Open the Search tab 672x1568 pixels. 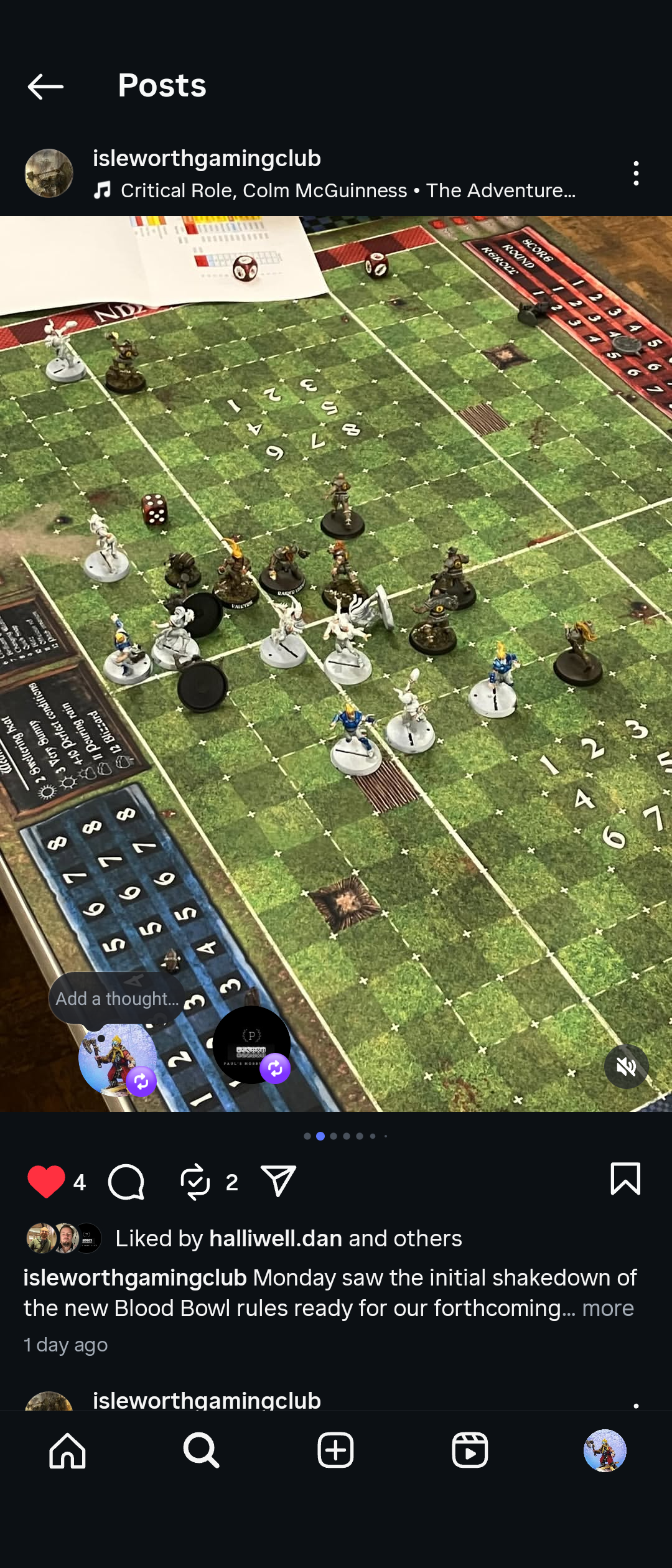point(202,1451)
